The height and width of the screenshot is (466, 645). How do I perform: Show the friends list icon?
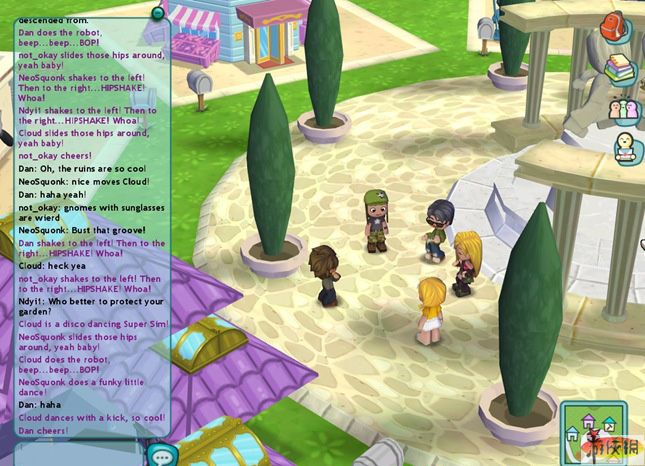tap(624, 108)
